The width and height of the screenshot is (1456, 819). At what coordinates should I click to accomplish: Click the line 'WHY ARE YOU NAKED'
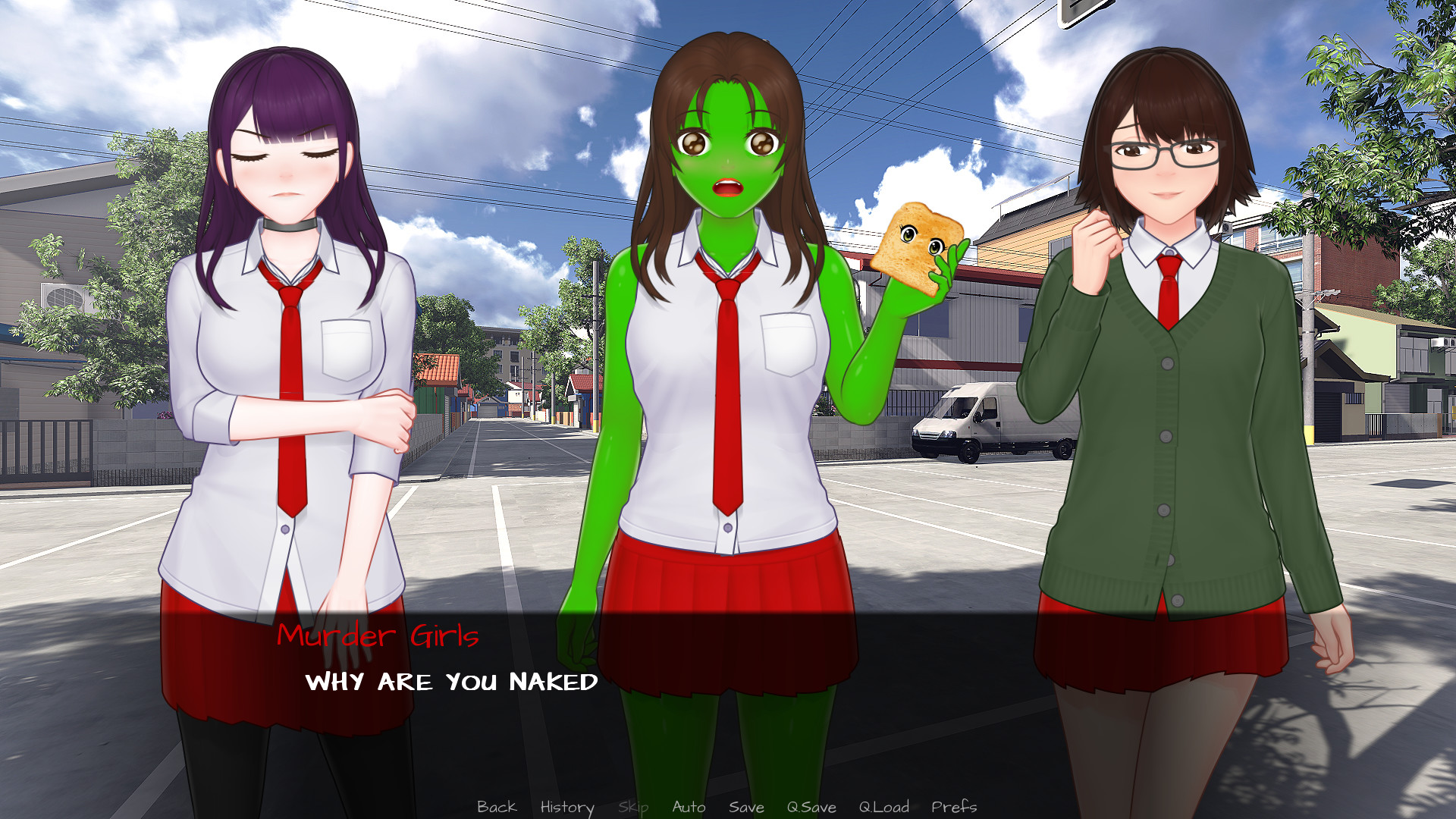(x=452, y=682)
